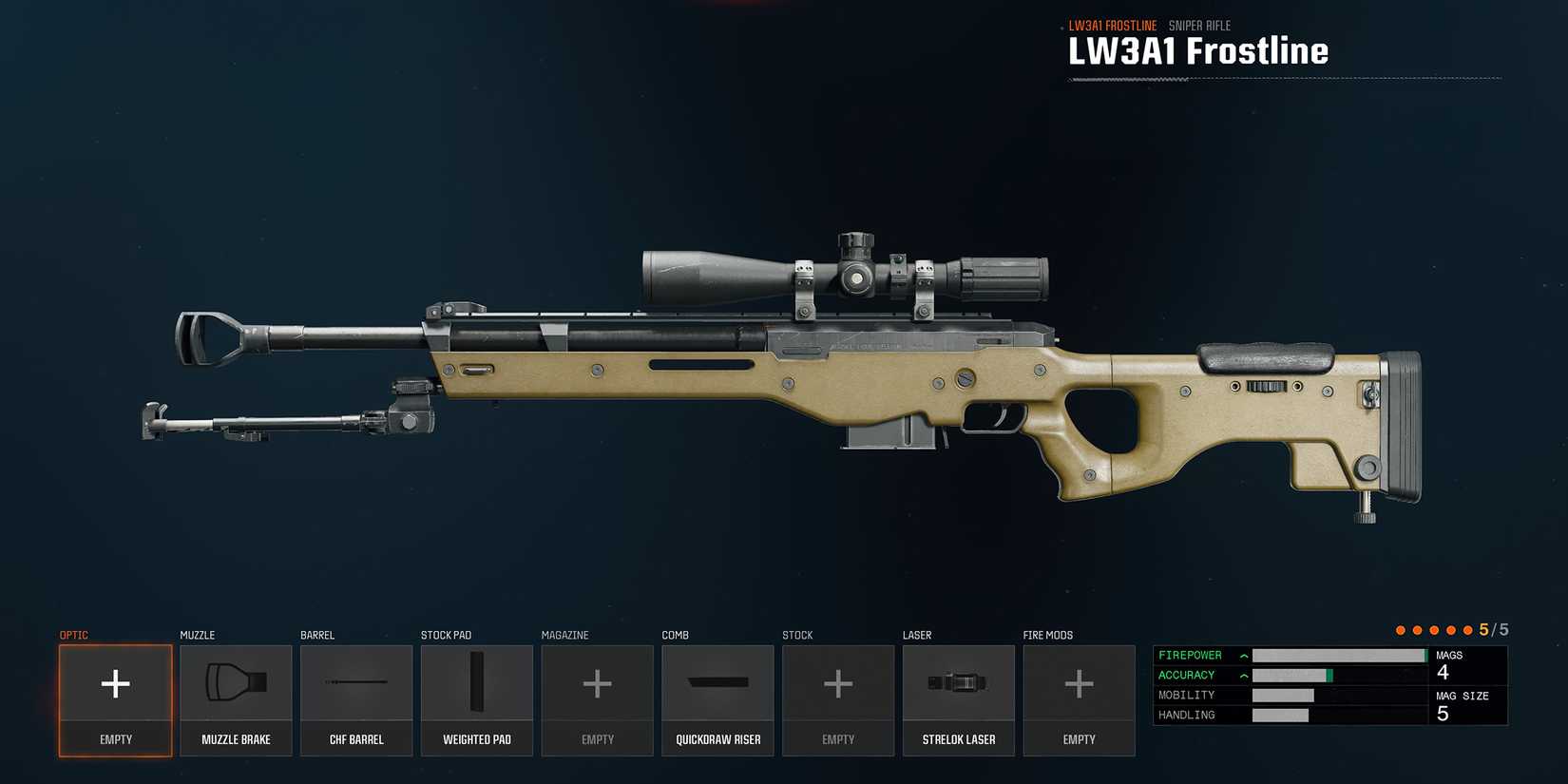Expand the Accuracy stat with its chevron
The image size is (1568, 784).
click(x=1243, y=675)
